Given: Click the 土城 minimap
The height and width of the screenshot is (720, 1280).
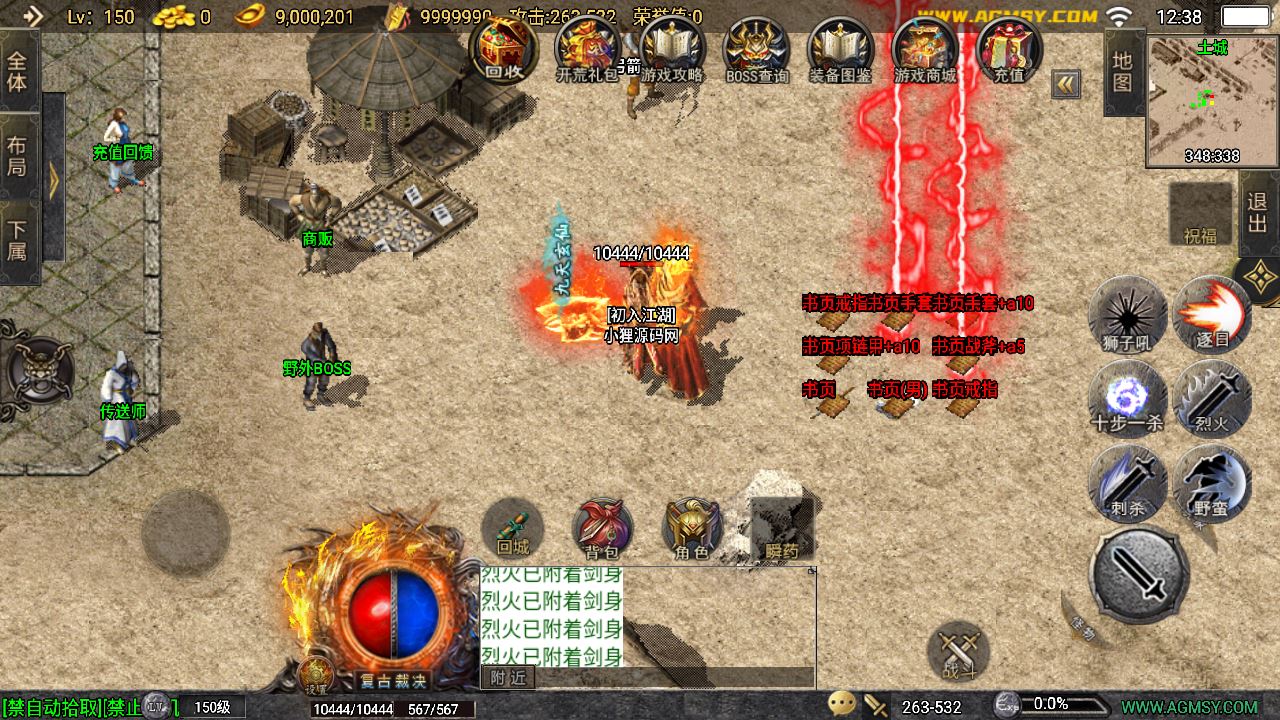Looking at the screenshot, I should click(x=1211, y=101).
